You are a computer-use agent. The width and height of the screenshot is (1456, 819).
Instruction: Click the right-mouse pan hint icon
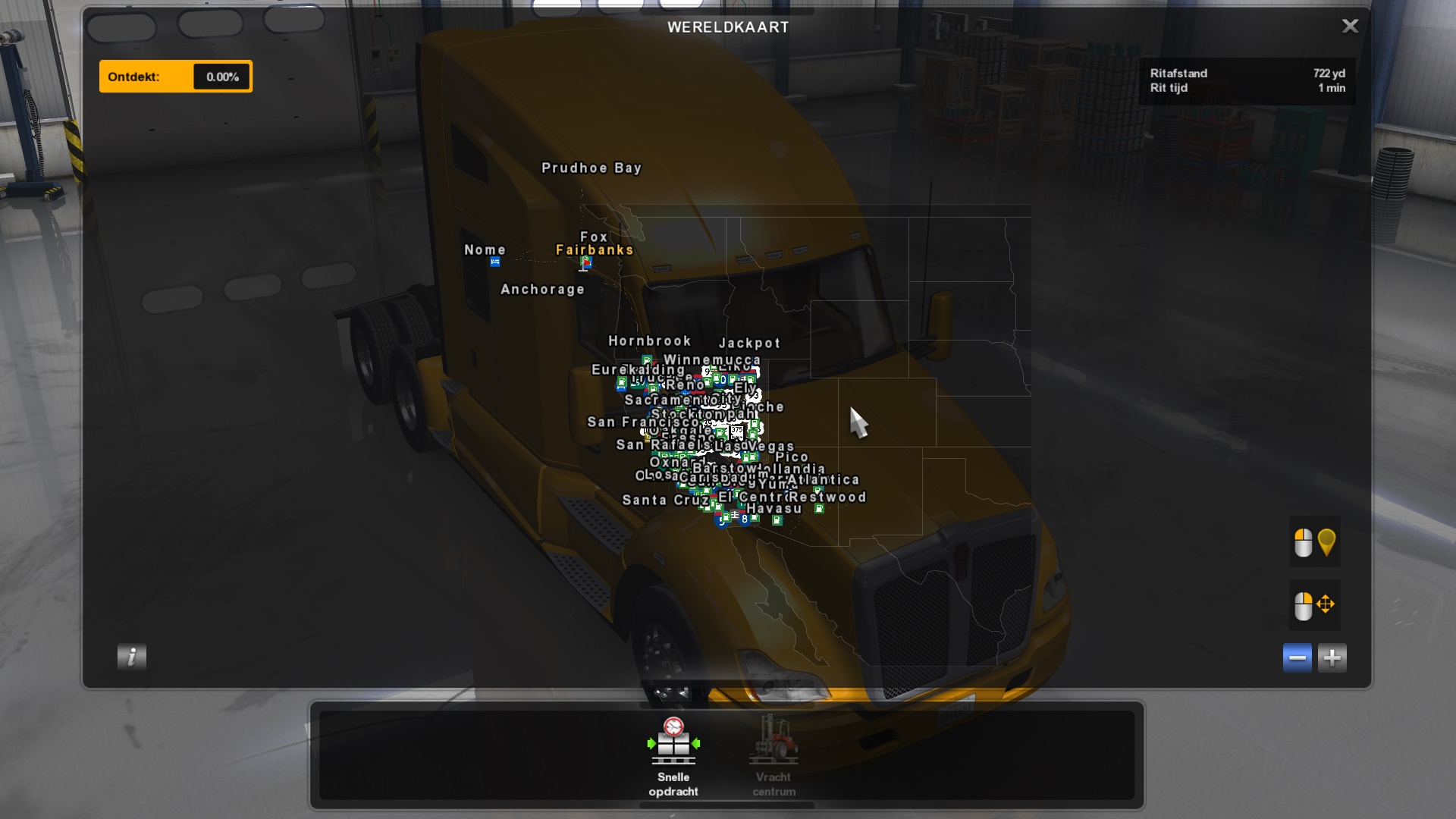click(1314, 605)
